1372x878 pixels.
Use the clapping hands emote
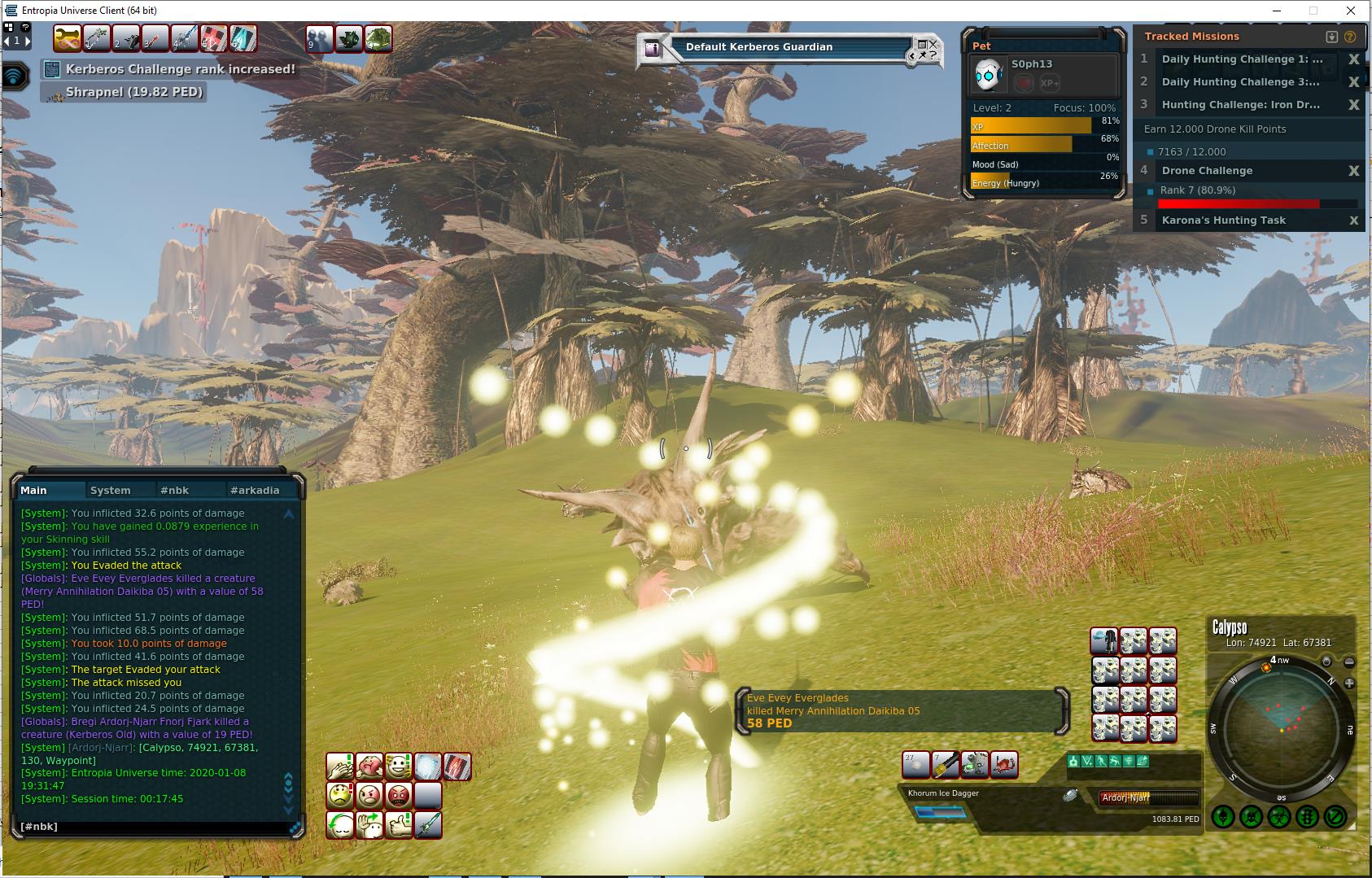pos(339,766)
